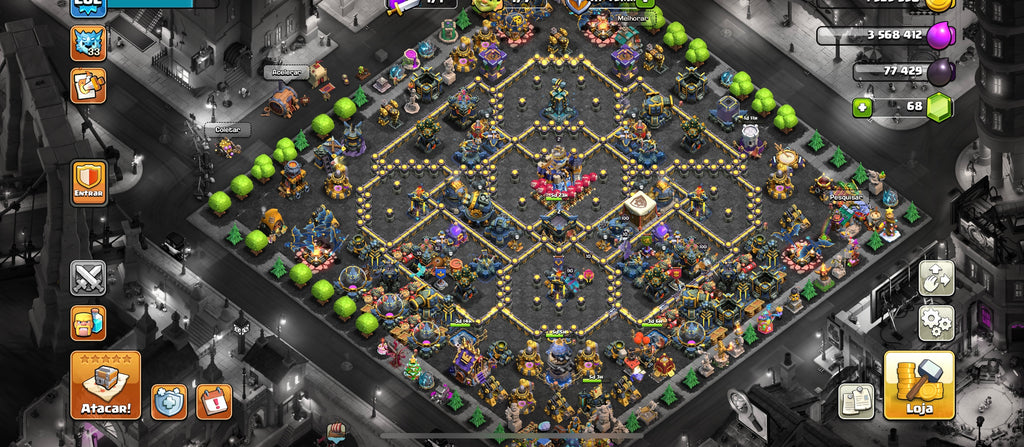This screenshot has height=447, width=1024.
Task: Tap the Melhorar upgrade bubble
Action: point(632,17)
